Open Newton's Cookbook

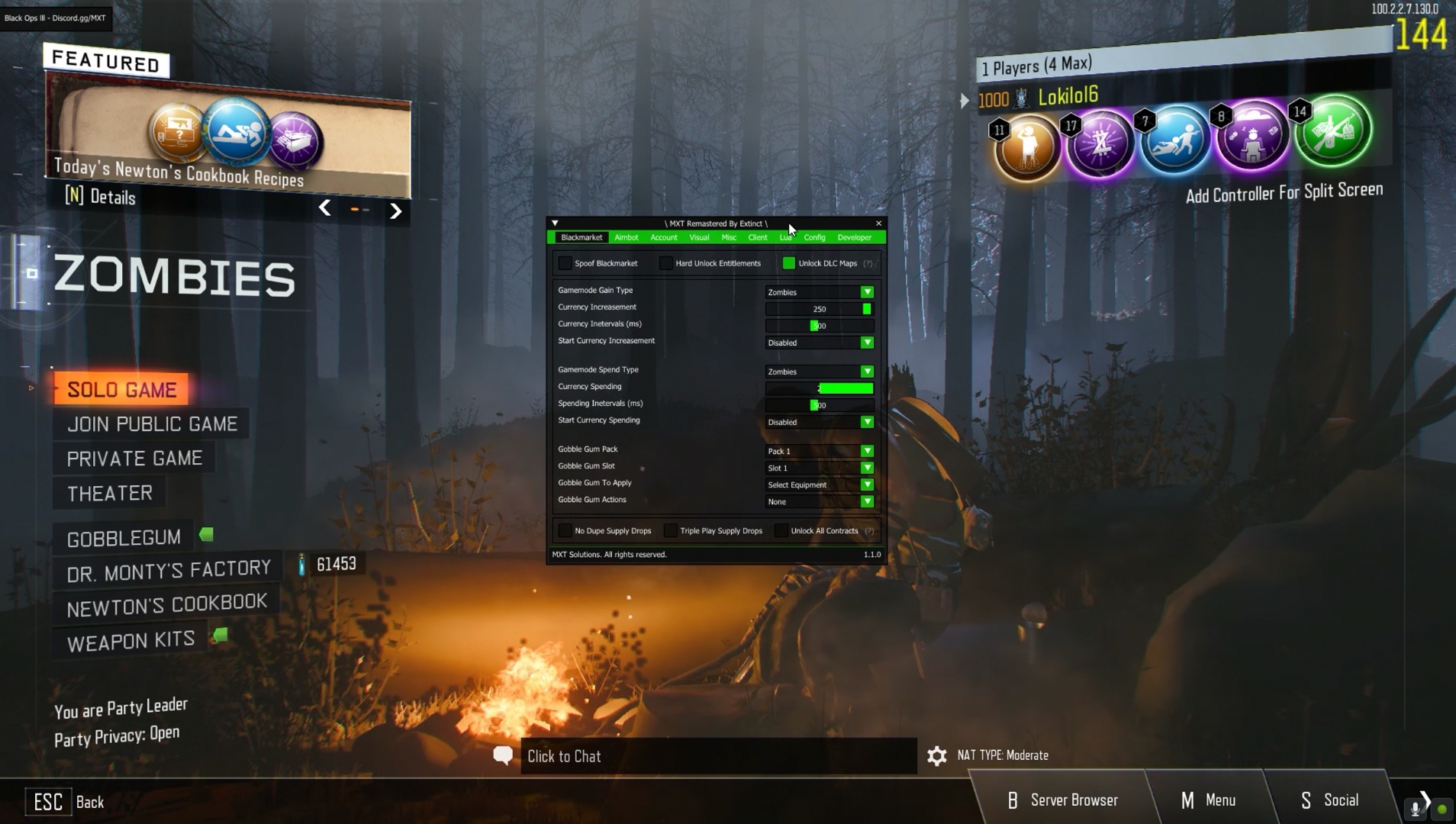[167, 606]
